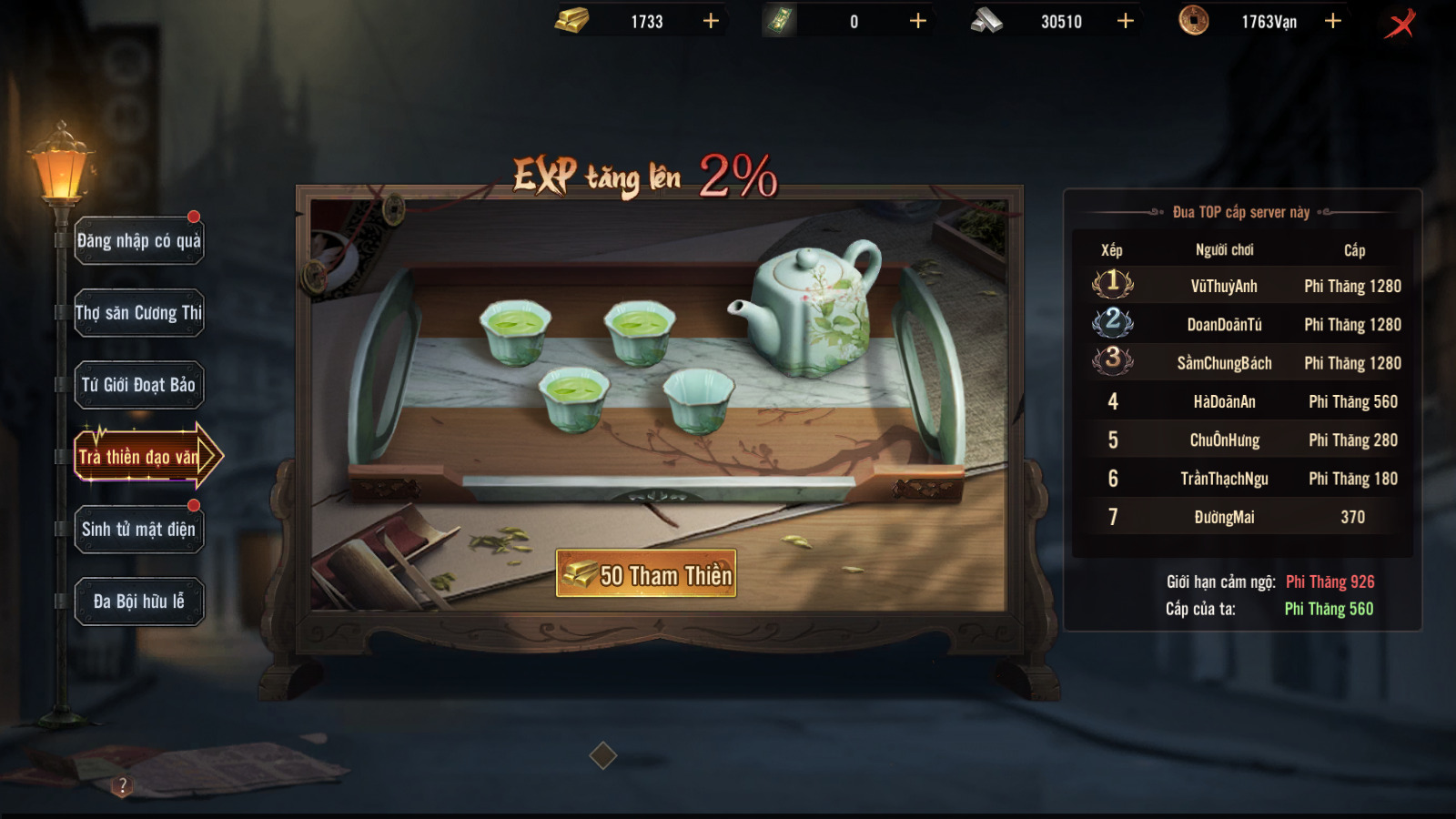Screen dimensions: 1456x819
Task: Open the question mark help icon
Action: pos(123,785)
